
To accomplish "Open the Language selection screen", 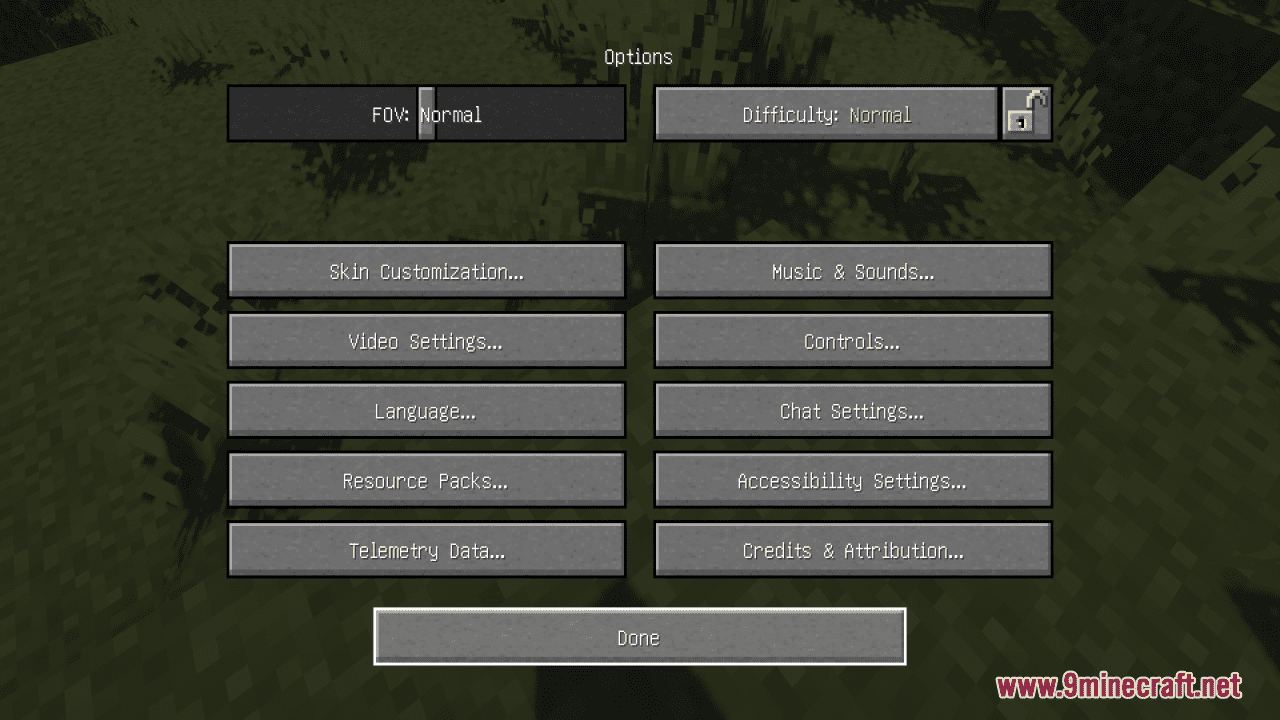I will point(426,410).
